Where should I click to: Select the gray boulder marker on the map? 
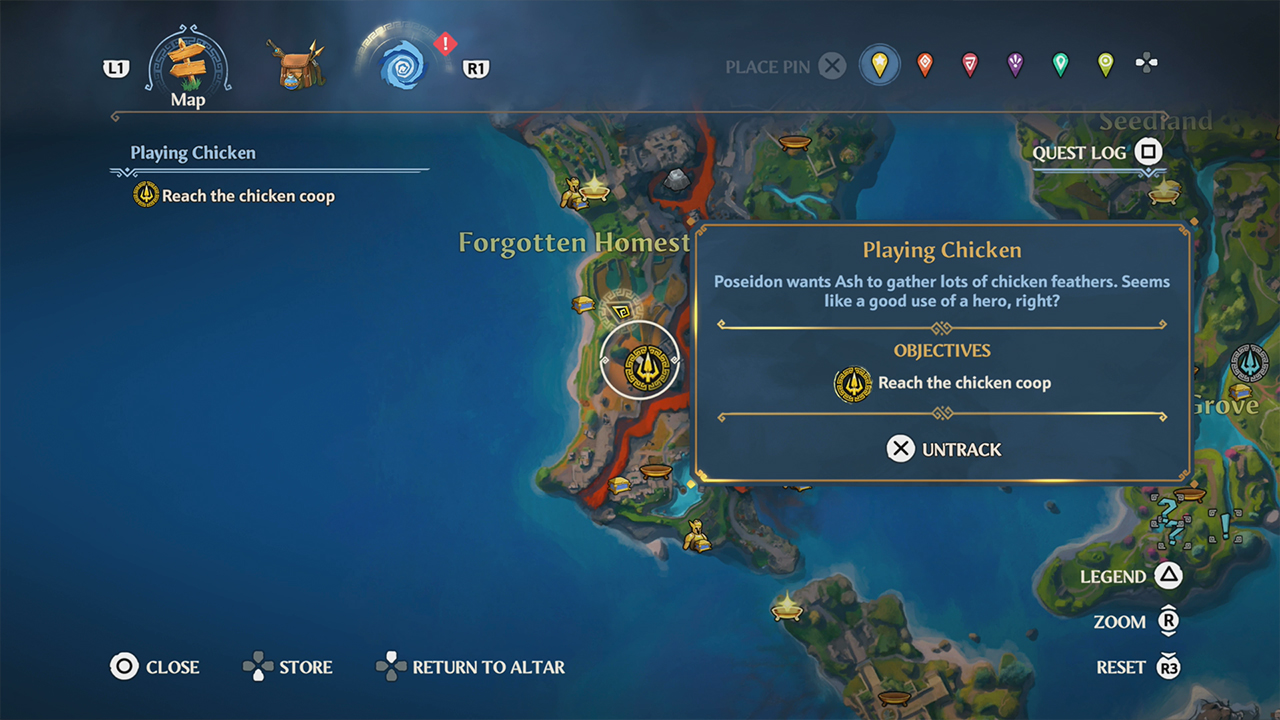click(677, 179)
